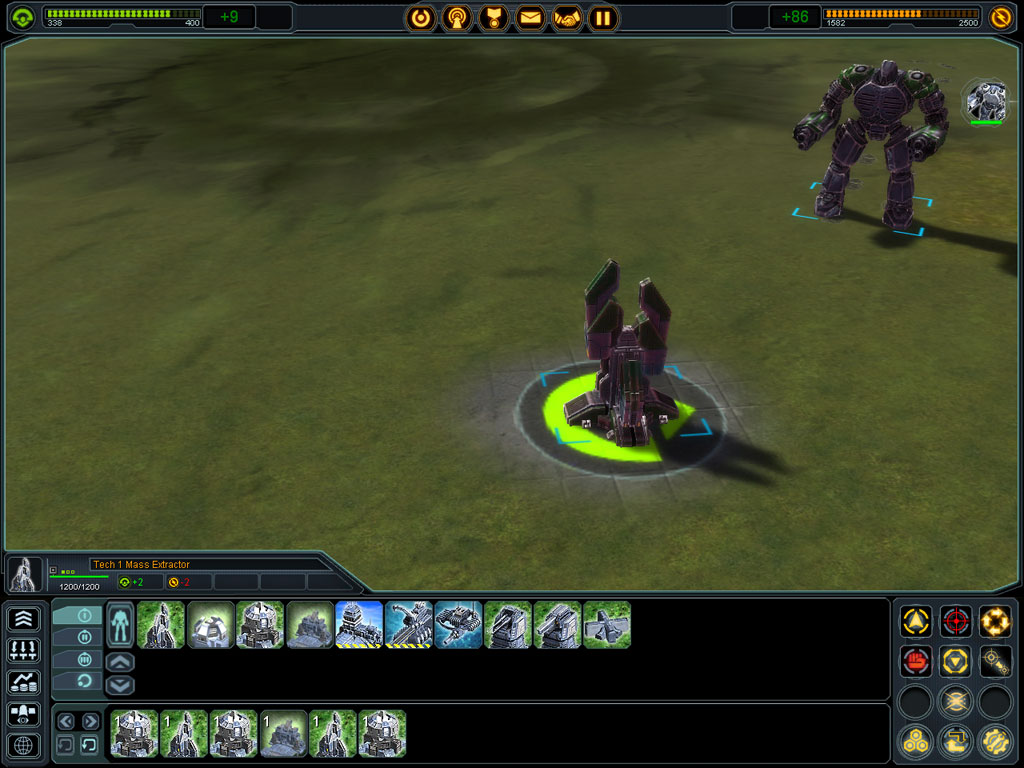Activate the red fist Stop command
This screenshot has height=768, width=1024.
pyautogui.click(x=916, y=661)
